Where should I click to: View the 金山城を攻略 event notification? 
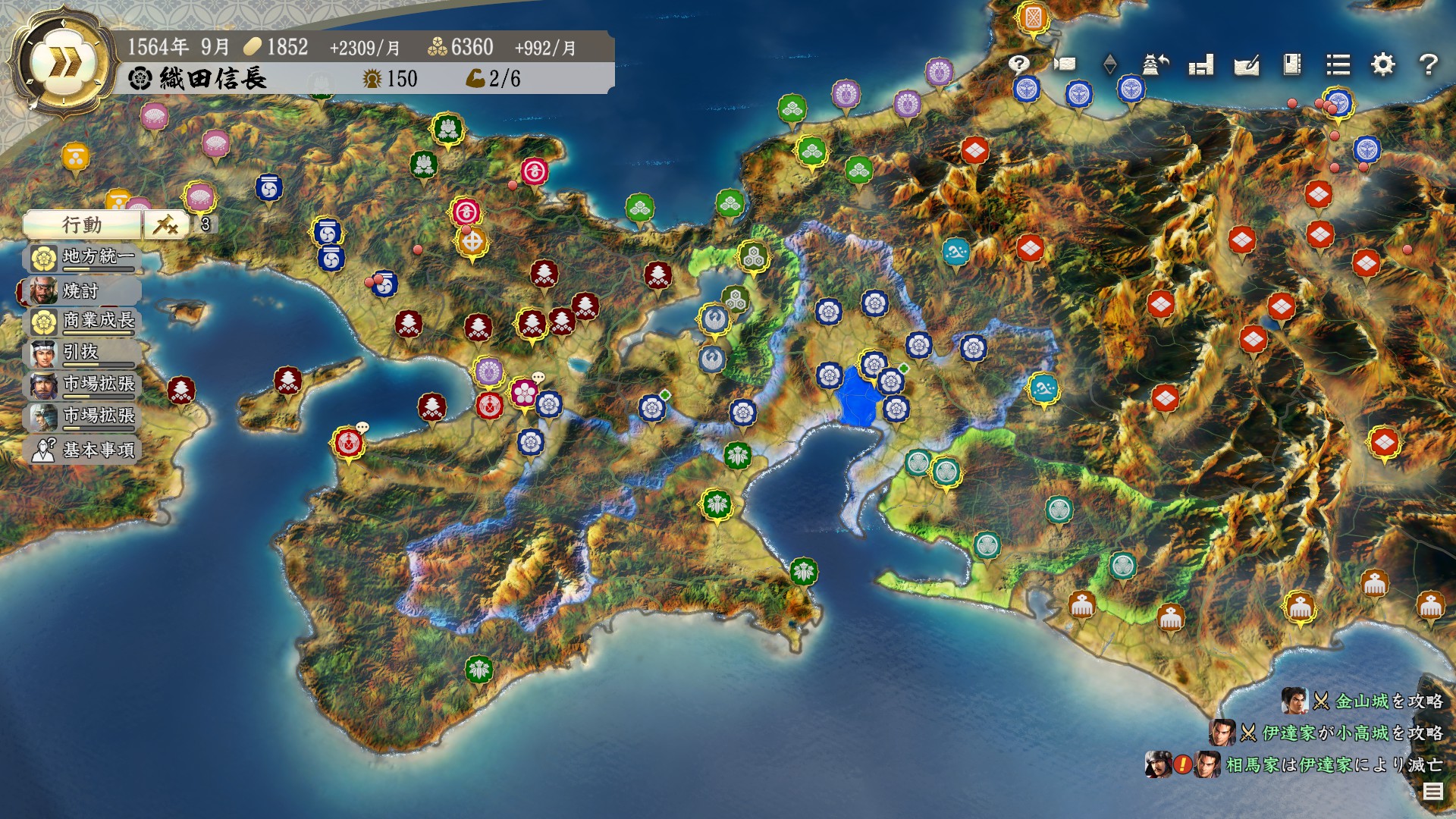pos(1365,701)
